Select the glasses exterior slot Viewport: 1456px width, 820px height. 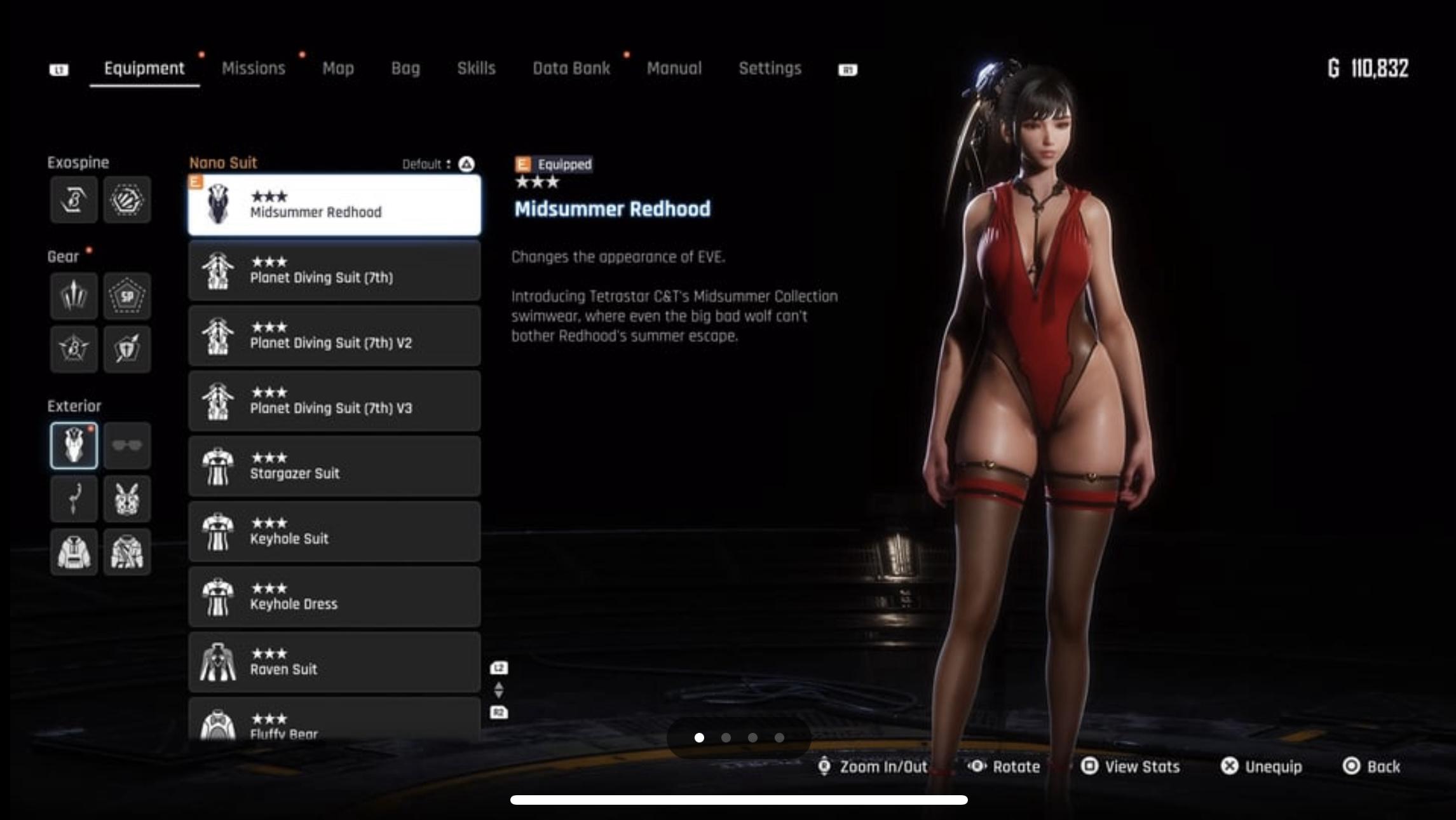[x=127, y=446]
